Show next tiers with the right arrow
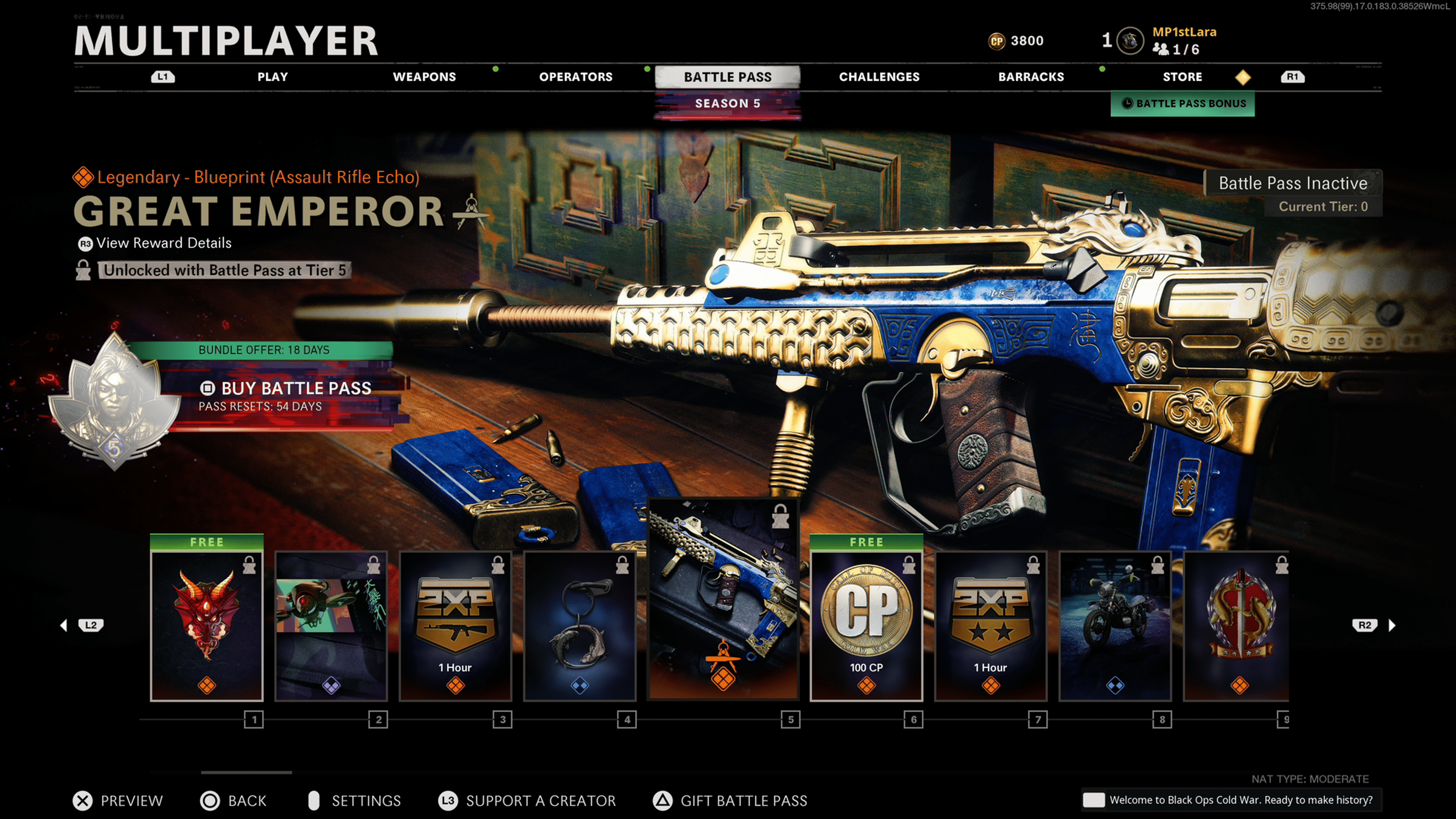The image size is (1456, 819). [x=1392, y=625]
